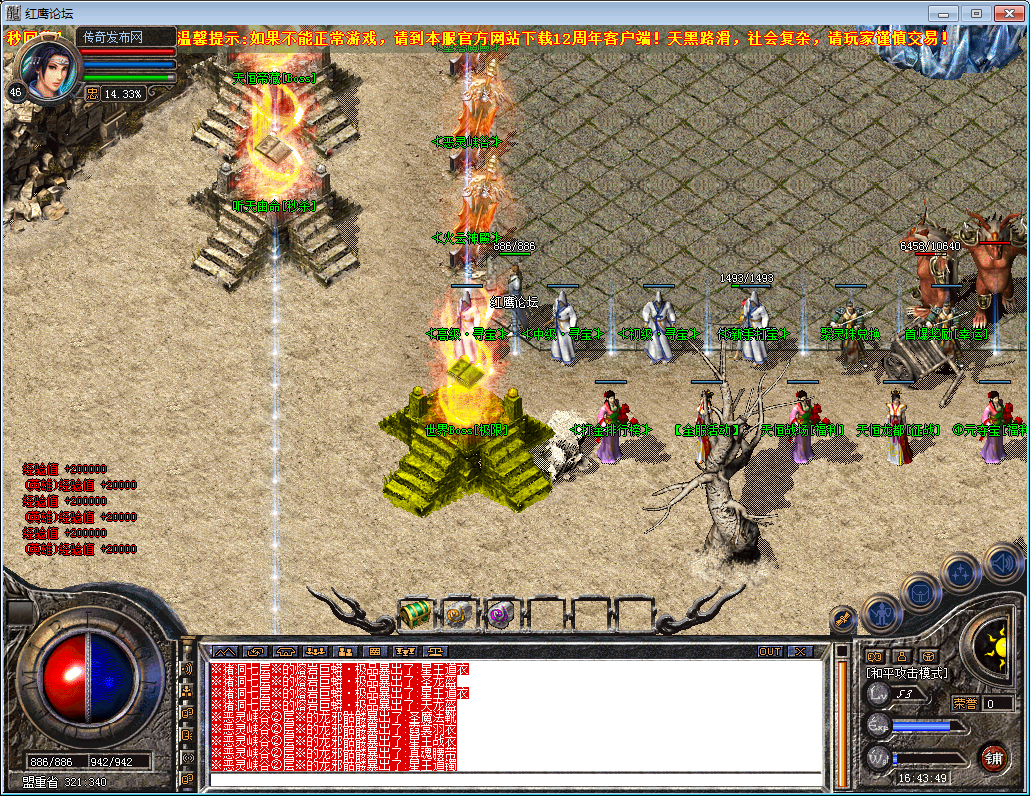Click the single person icon above attack mode
The width and height of the screenshot is (1030, 796).
902,656
